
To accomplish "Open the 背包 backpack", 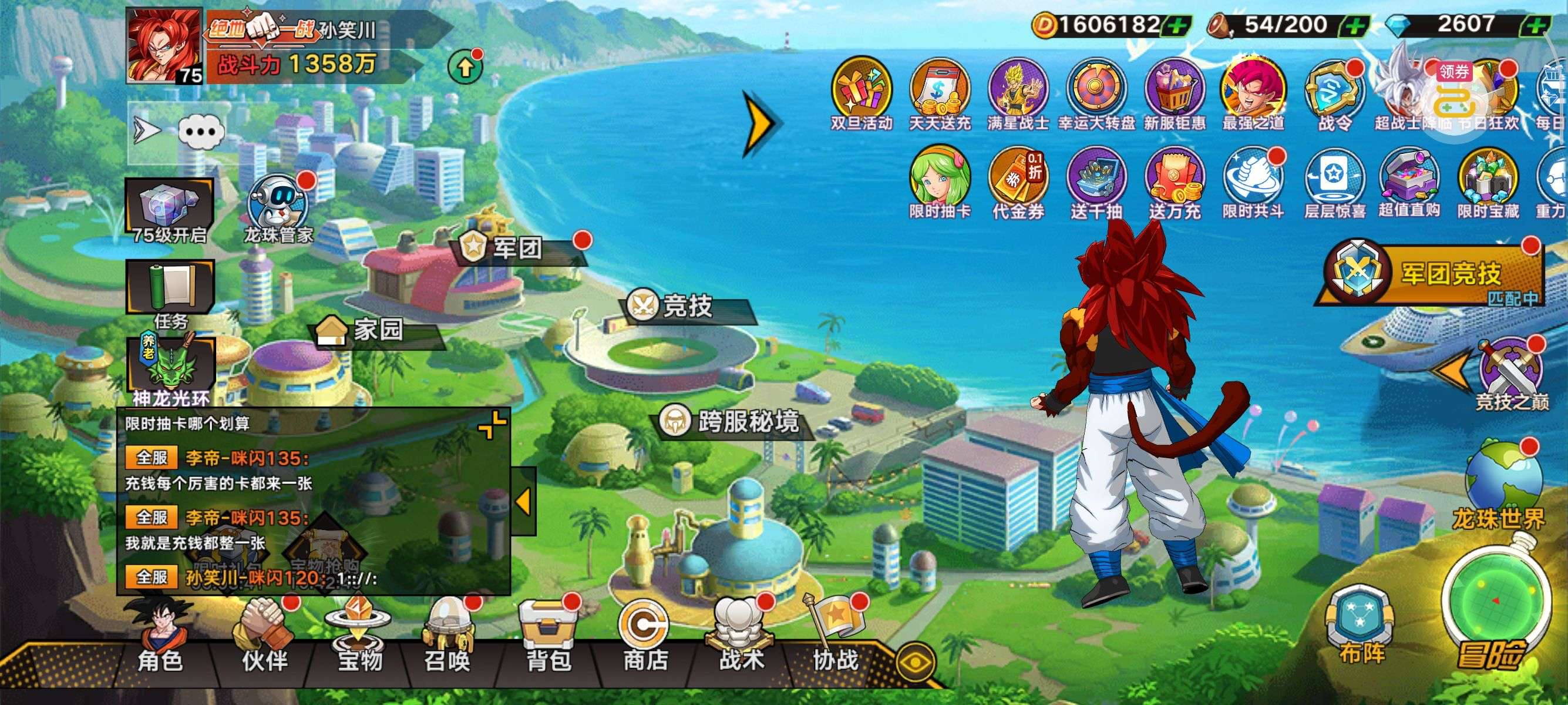I will coord(548,639).
